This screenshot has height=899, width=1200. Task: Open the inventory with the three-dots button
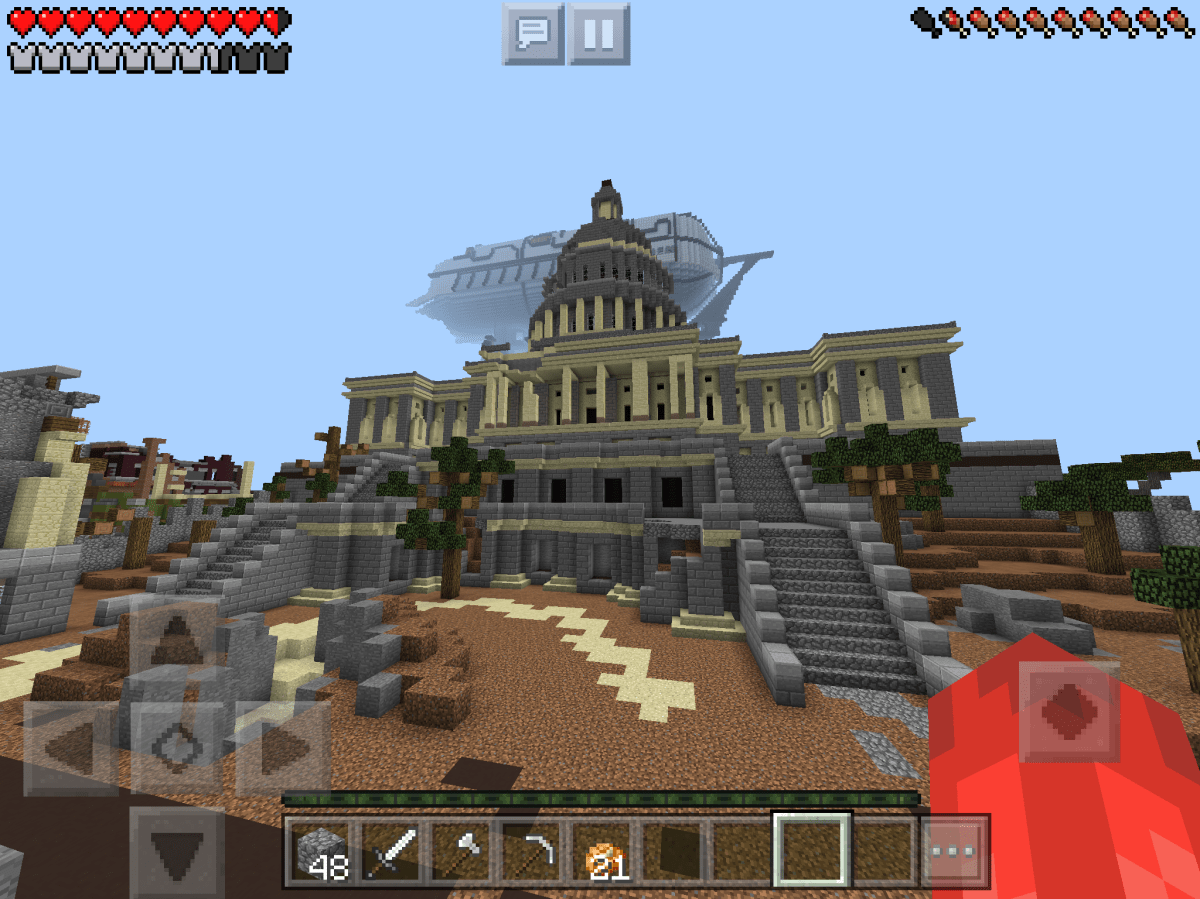point(953,852)
